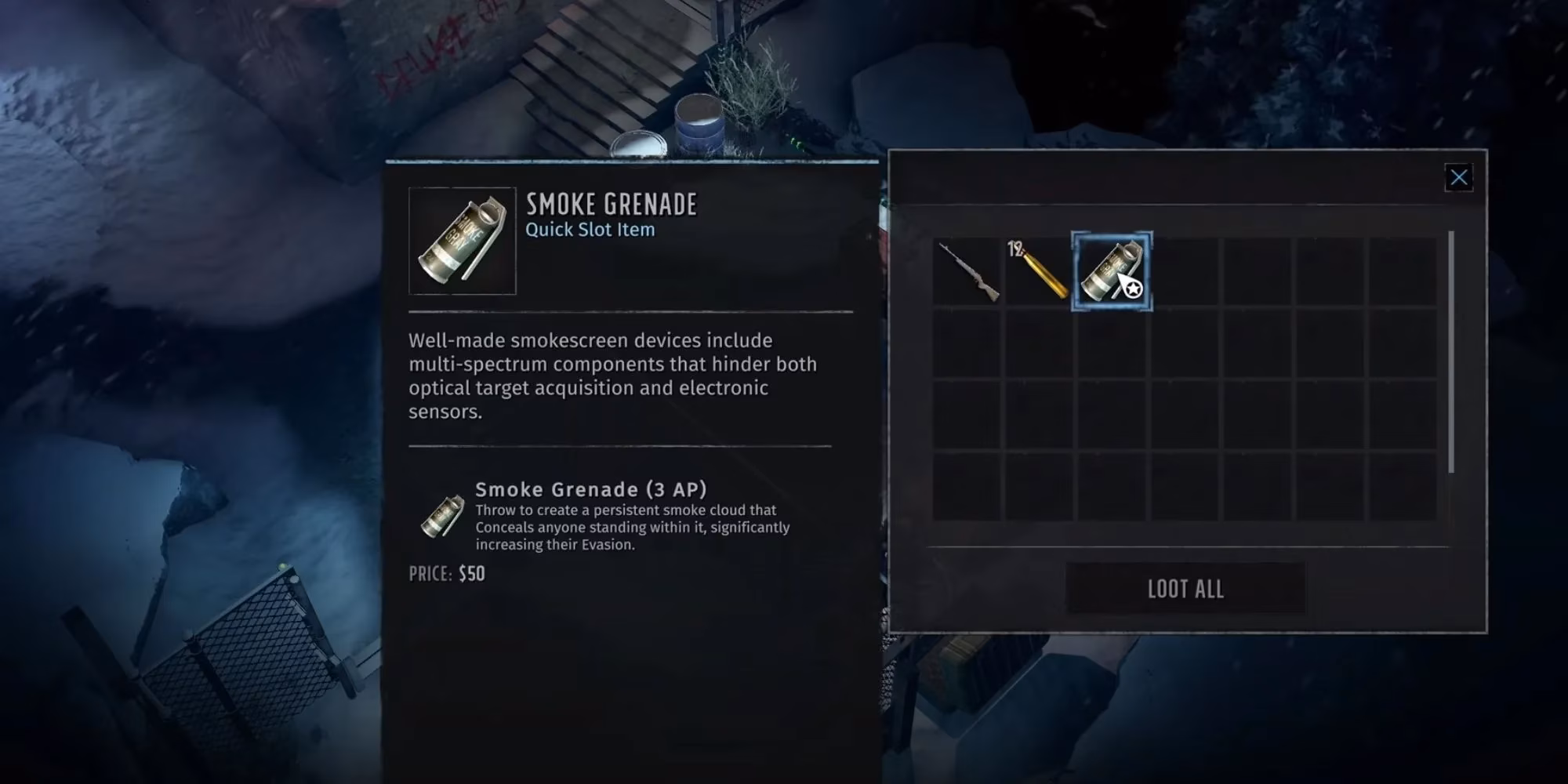Open the SMOKE GRENADE tooltip title
Image resolution: width=1568 pixels, height=784 pixels.
612,204
